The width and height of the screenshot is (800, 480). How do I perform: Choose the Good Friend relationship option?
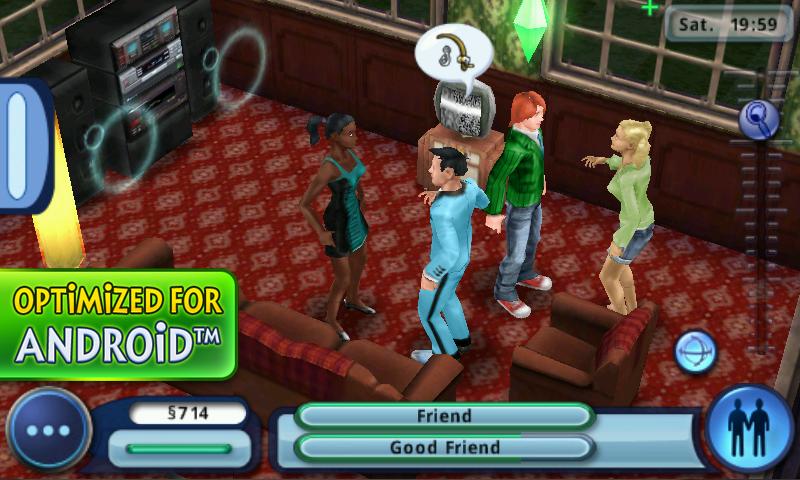pos(443,447)
